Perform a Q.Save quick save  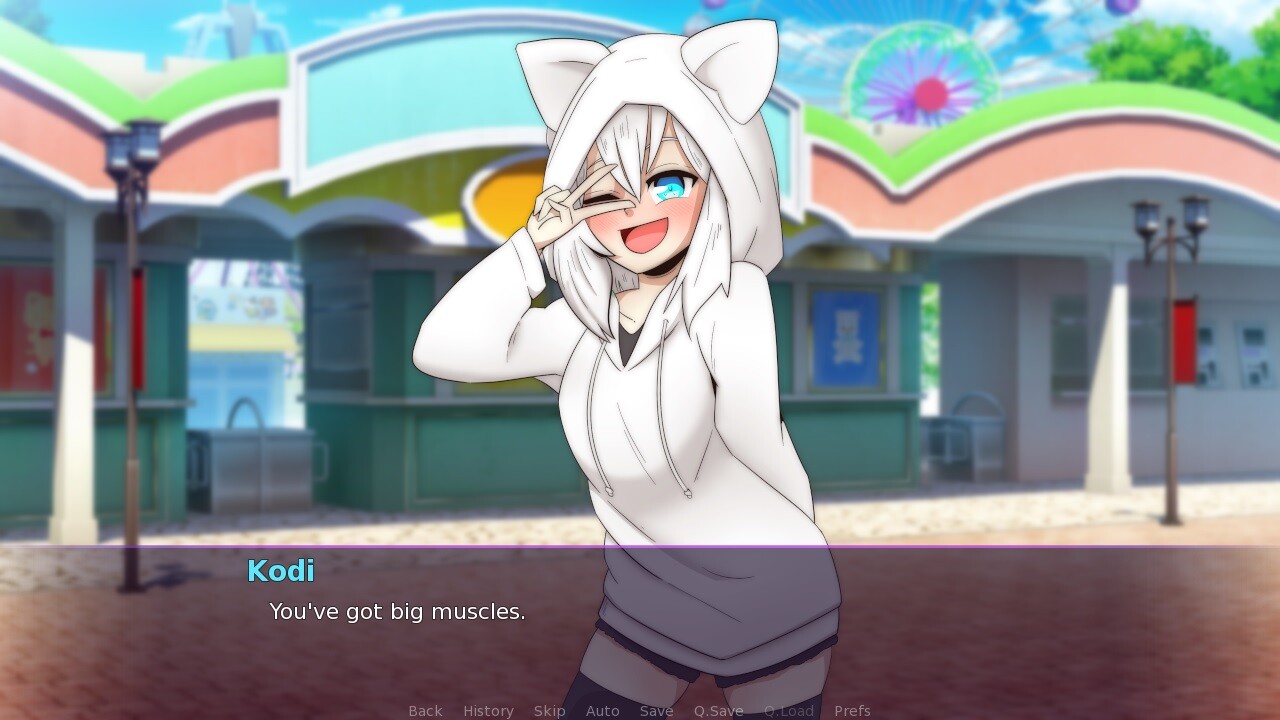(718, 710)
